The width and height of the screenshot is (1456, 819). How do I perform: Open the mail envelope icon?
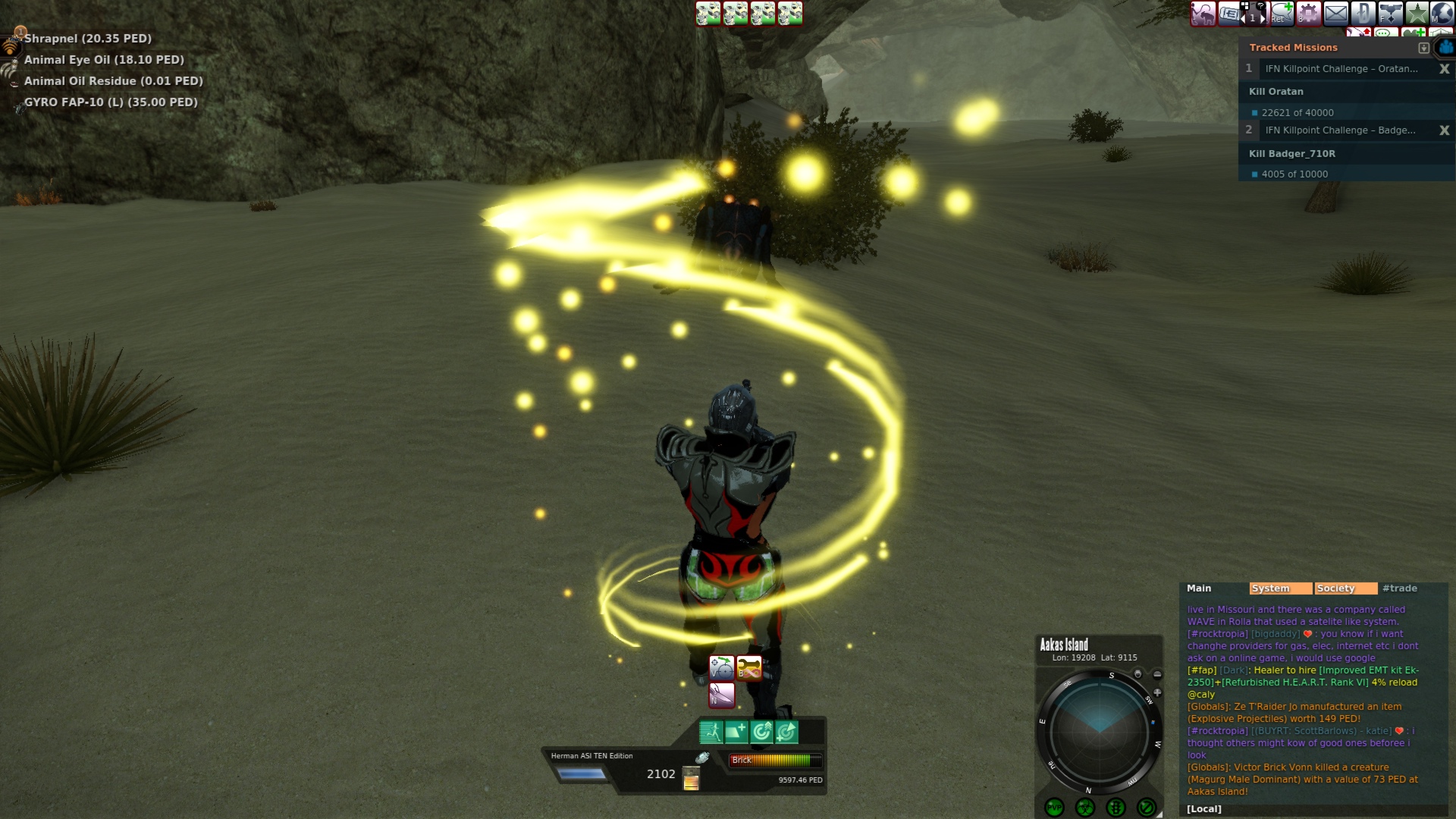pos(1335,13)
